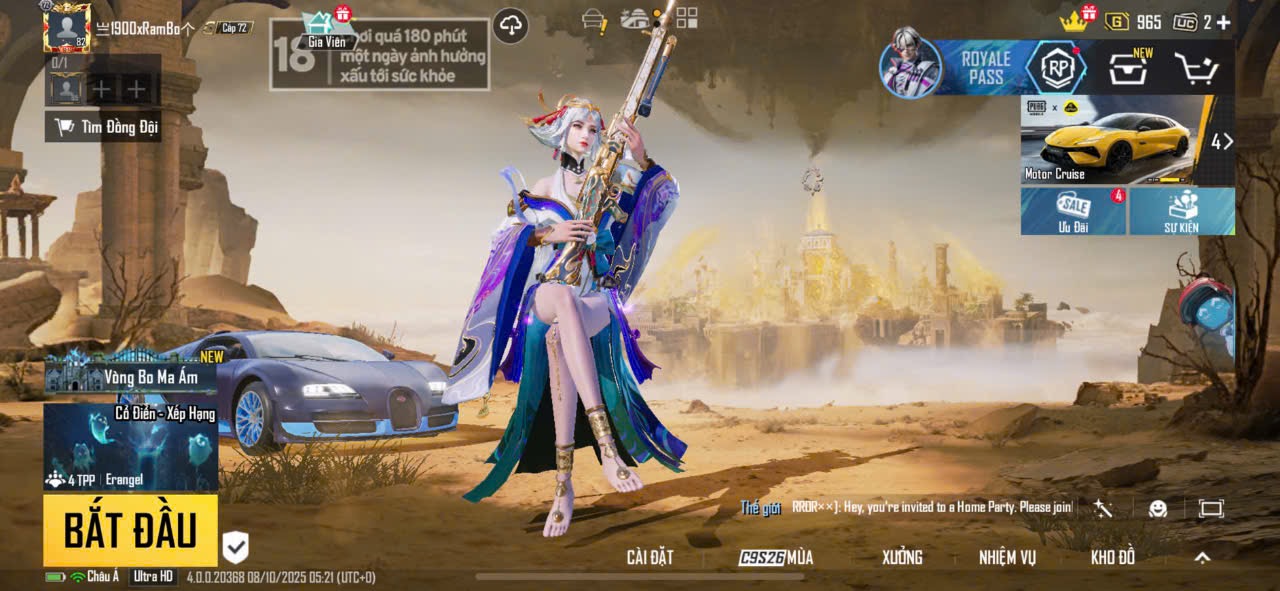Screen dimensions: 1280x591
Task: Open Tìm Đồng Đội teammate finder
Action: click(x=104, y=127)
